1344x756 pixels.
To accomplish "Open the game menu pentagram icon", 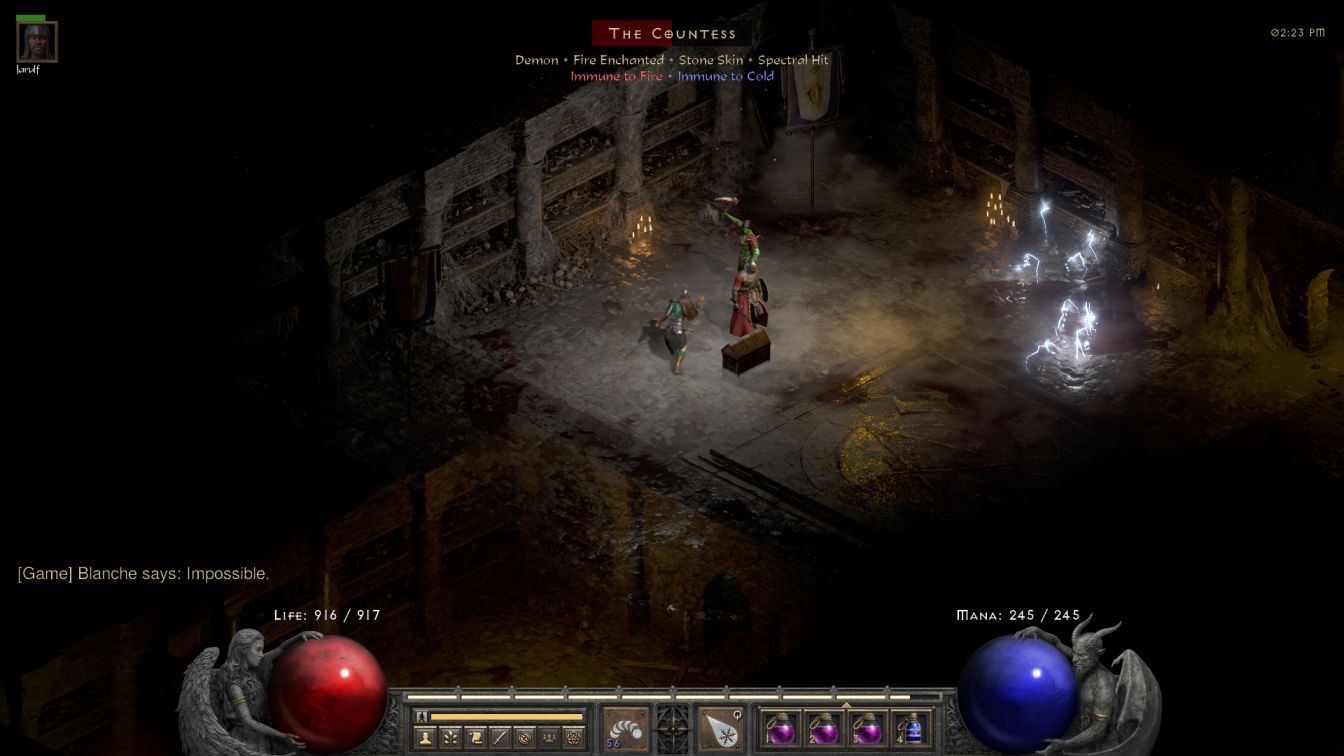I will (574, 738).
